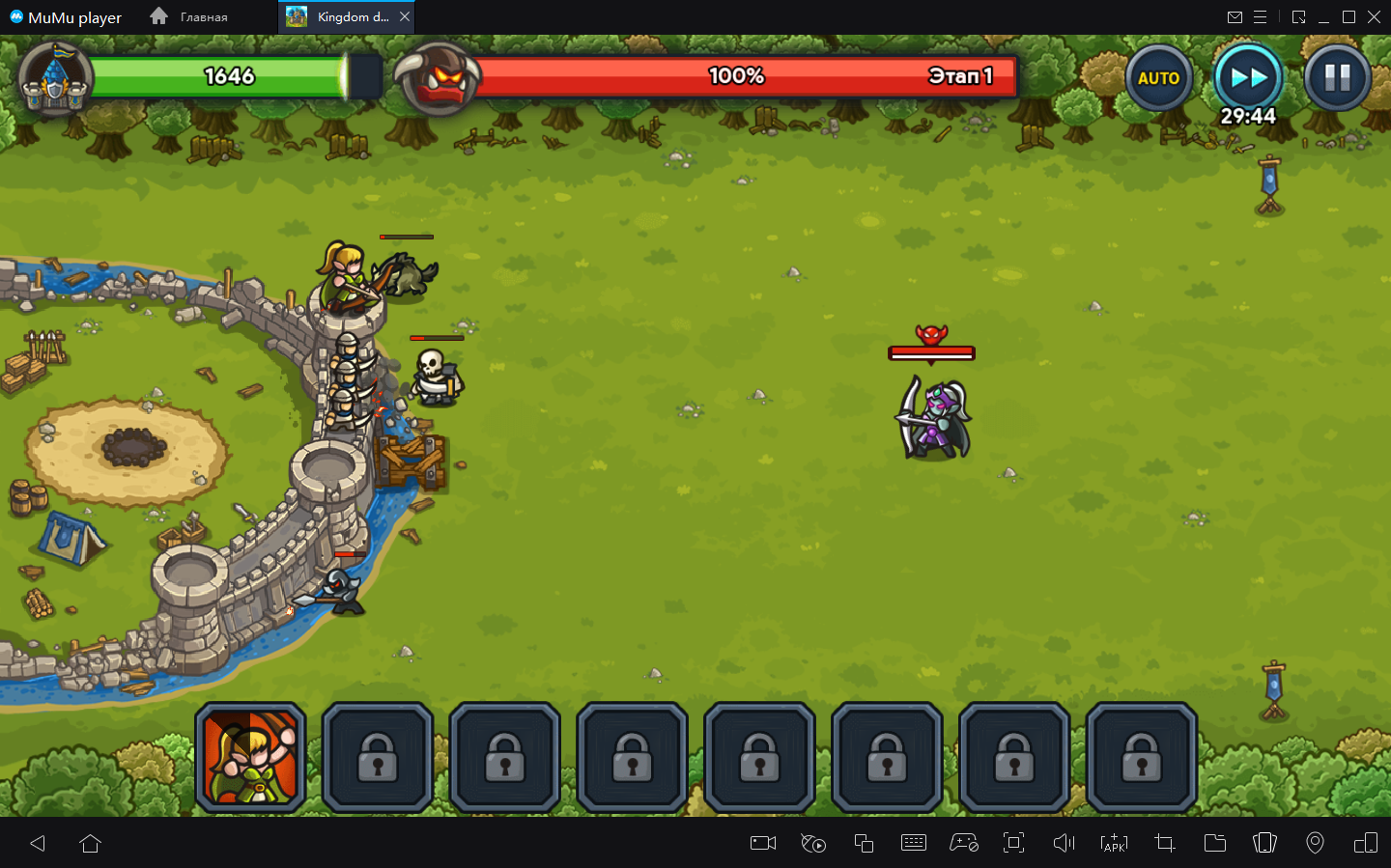Image resolution: width=1391 pixels, height=868 pixels.
Task: Open the emulator location settings
Action: (1315, 843)
